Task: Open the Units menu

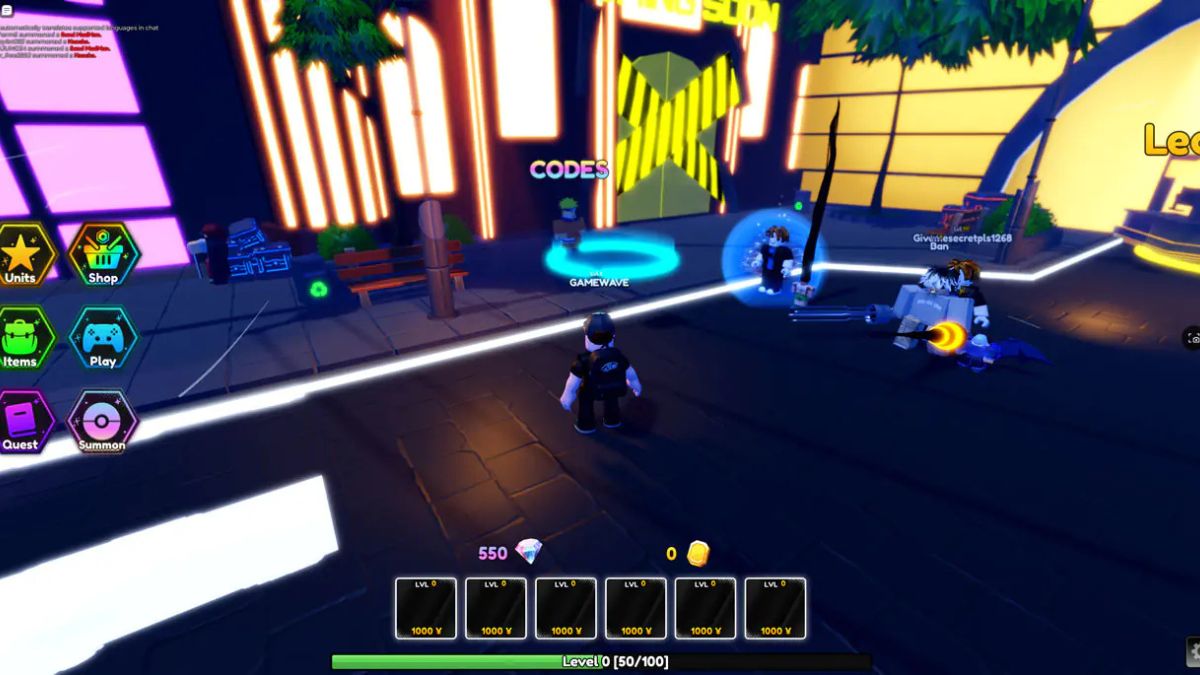Action: (20, 255)
